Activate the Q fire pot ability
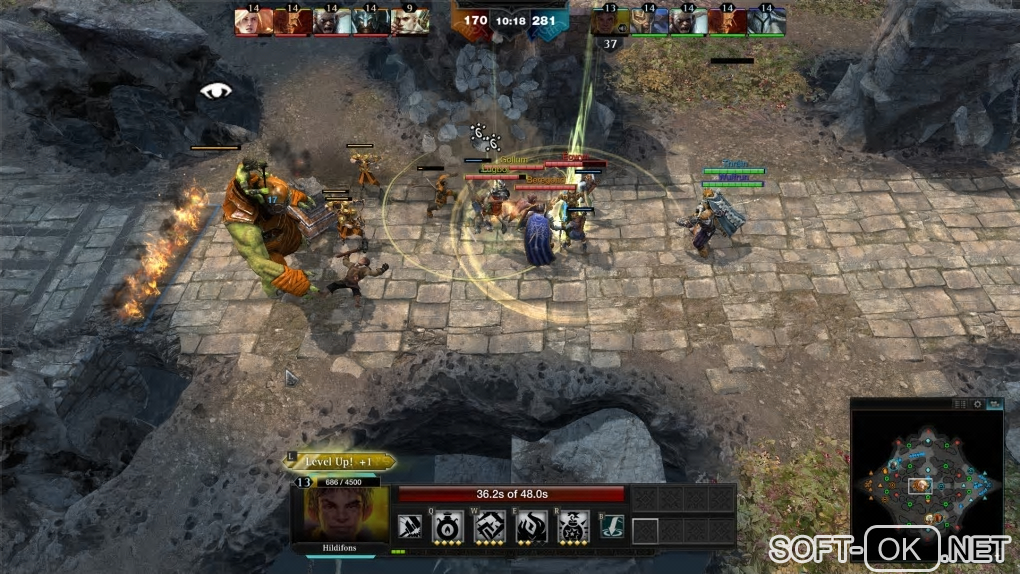 pyautogui.click(x=446, y=526)
